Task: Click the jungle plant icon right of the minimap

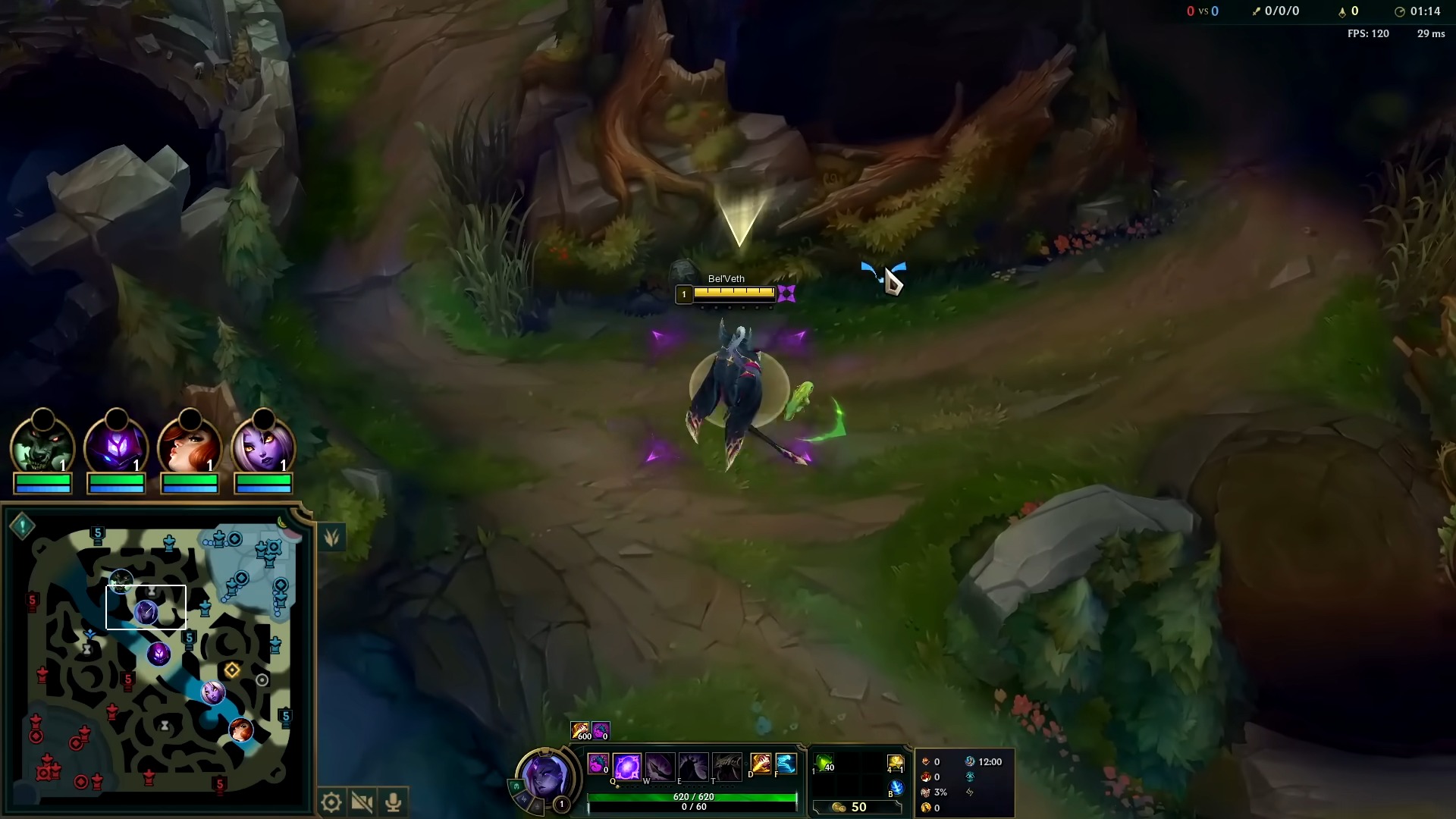Action: (331, 536)
